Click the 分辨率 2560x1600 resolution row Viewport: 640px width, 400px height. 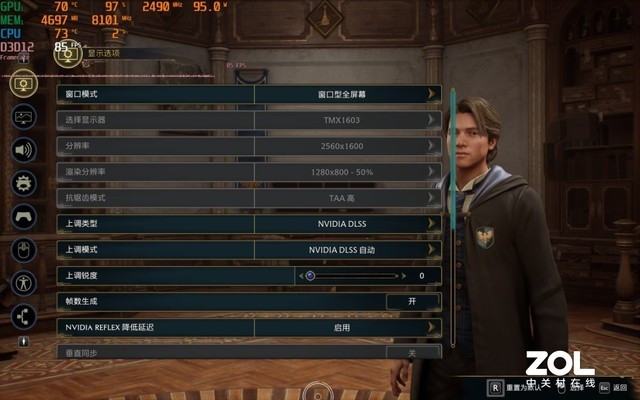point(340,146)
